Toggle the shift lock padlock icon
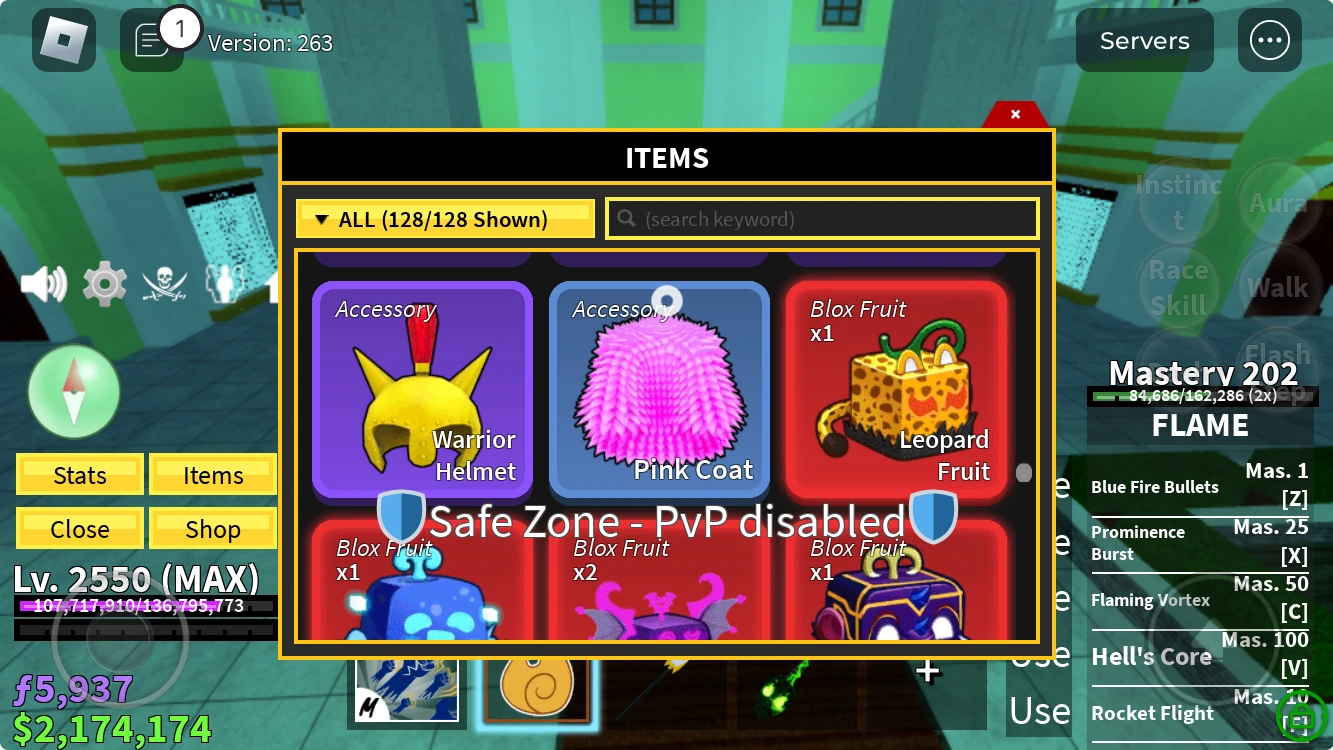The image size is (1333, 750). click(1301, 717)
